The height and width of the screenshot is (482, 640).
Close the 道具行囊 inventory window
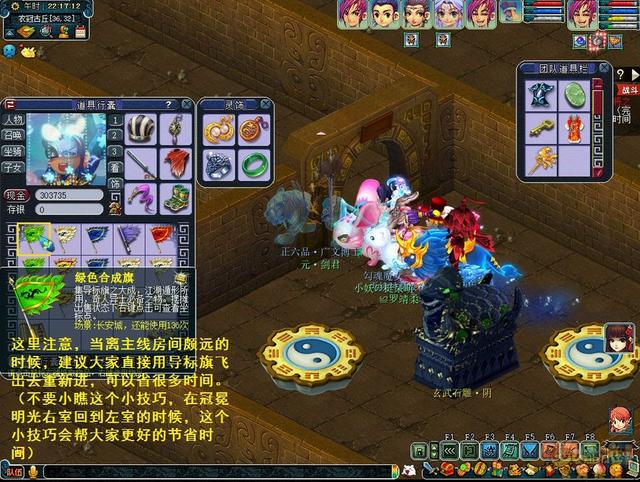click(x=186, y=104)
